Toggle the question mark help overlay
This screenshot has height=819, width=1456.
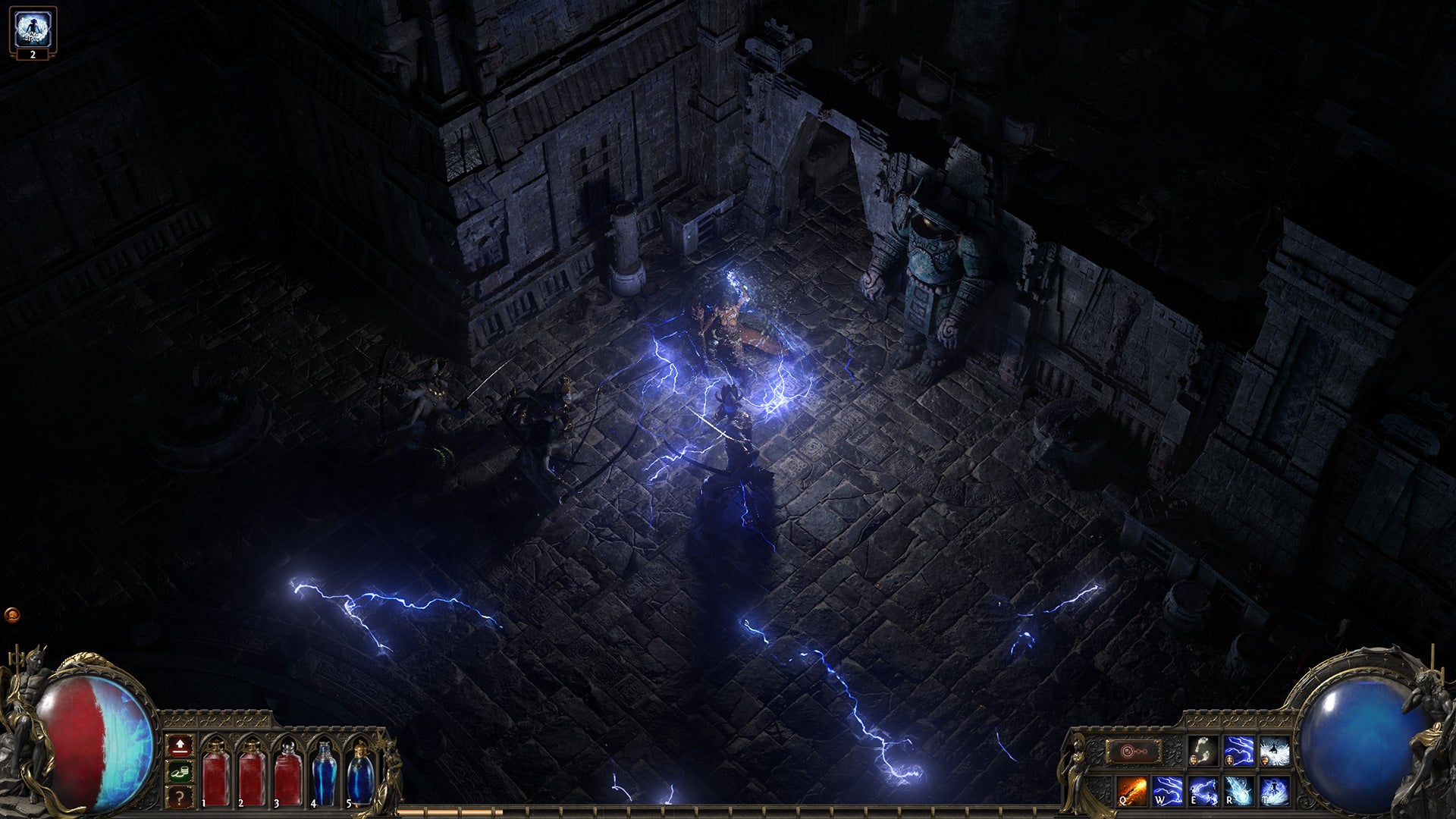pyautogui.click(x=179, y=797)
